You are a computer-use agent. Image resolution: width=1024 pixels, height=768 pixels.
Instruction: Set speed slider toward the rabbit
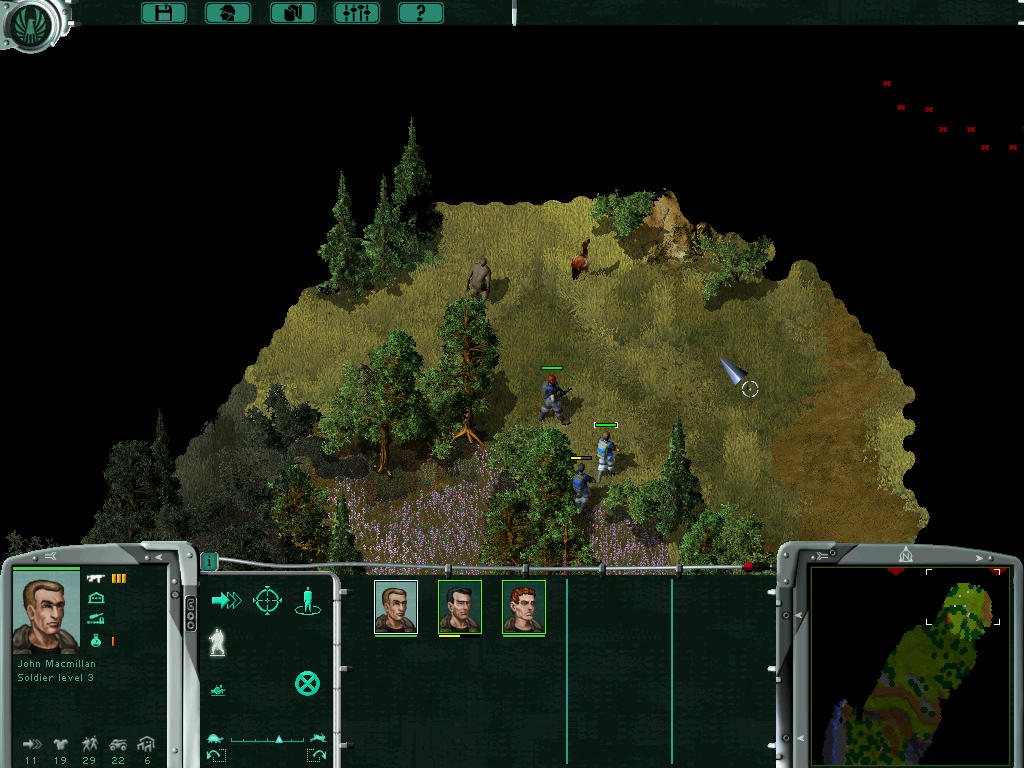click(318, 739)
